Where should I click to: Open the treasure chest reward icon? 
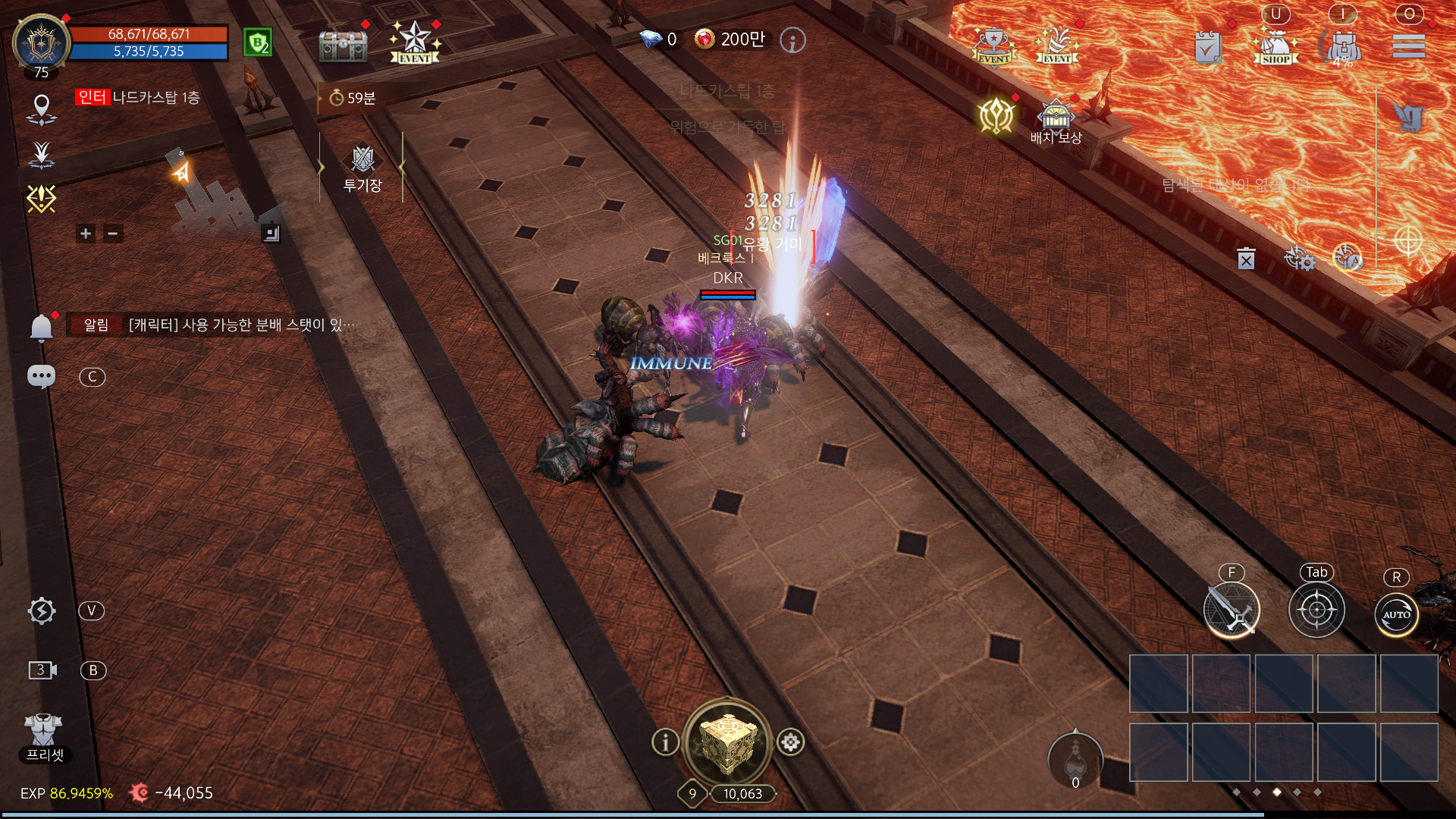coord(343,45)
